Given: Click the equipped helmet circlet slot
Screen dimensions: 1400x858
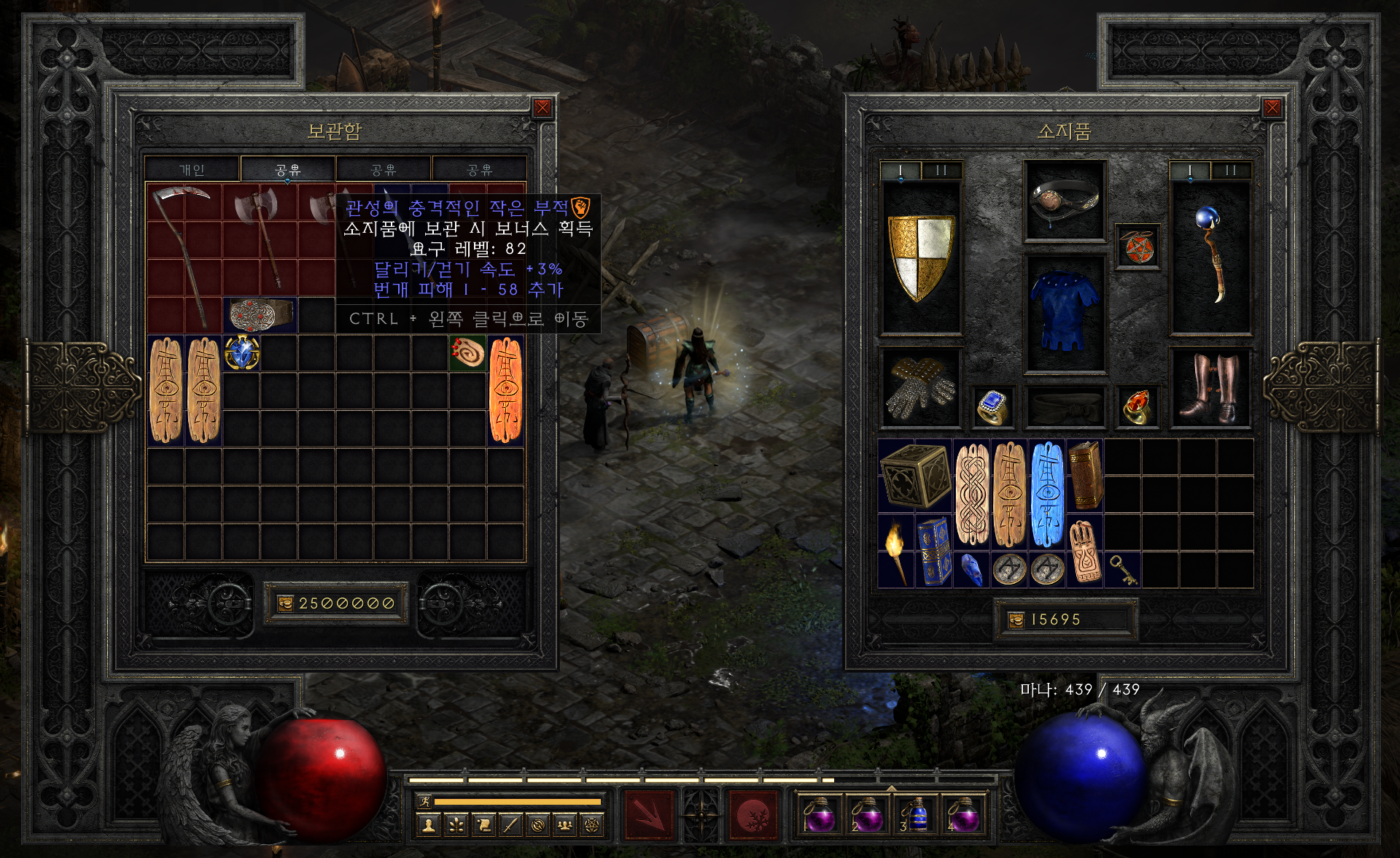Looking at the screenshot, I should 1065,200.
